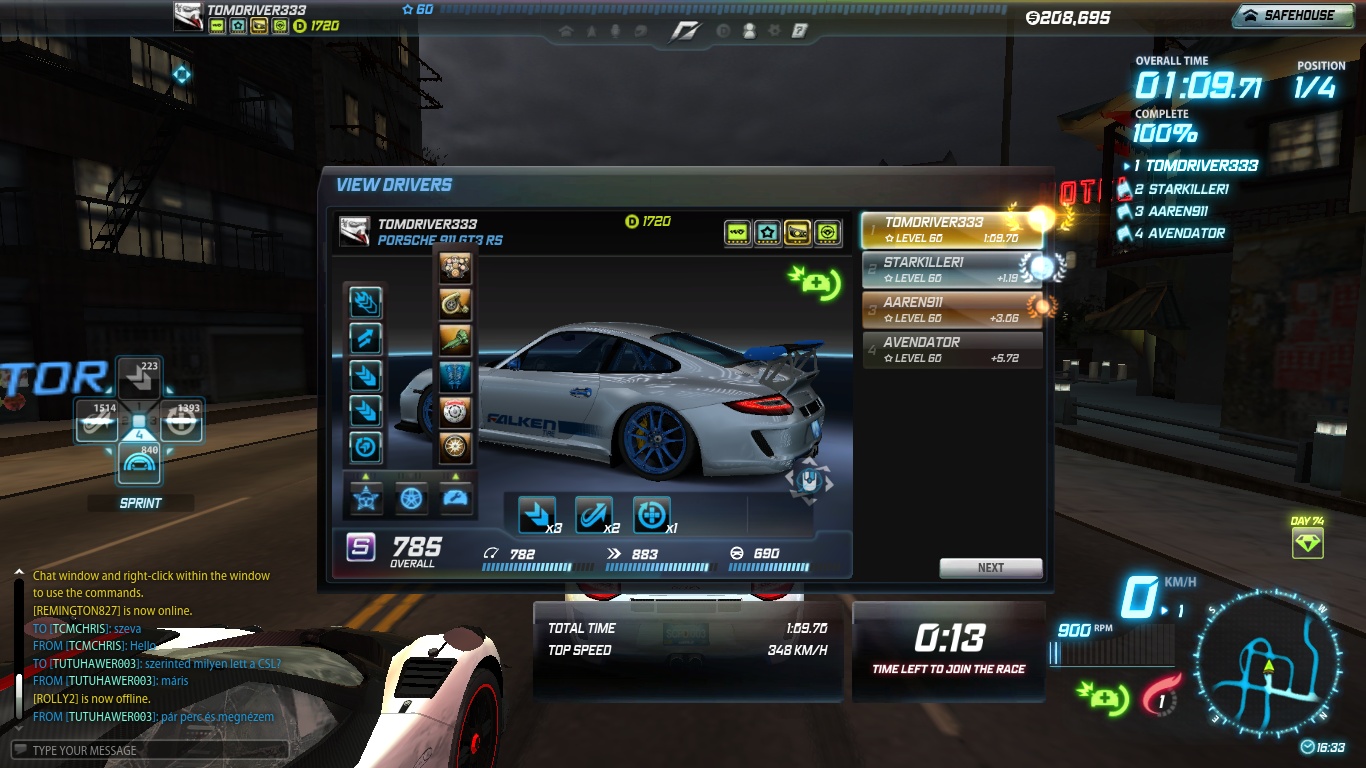Click the NEXT button in View Drivers
Screen dimensions: 1366x768
[x=990, y=567]
